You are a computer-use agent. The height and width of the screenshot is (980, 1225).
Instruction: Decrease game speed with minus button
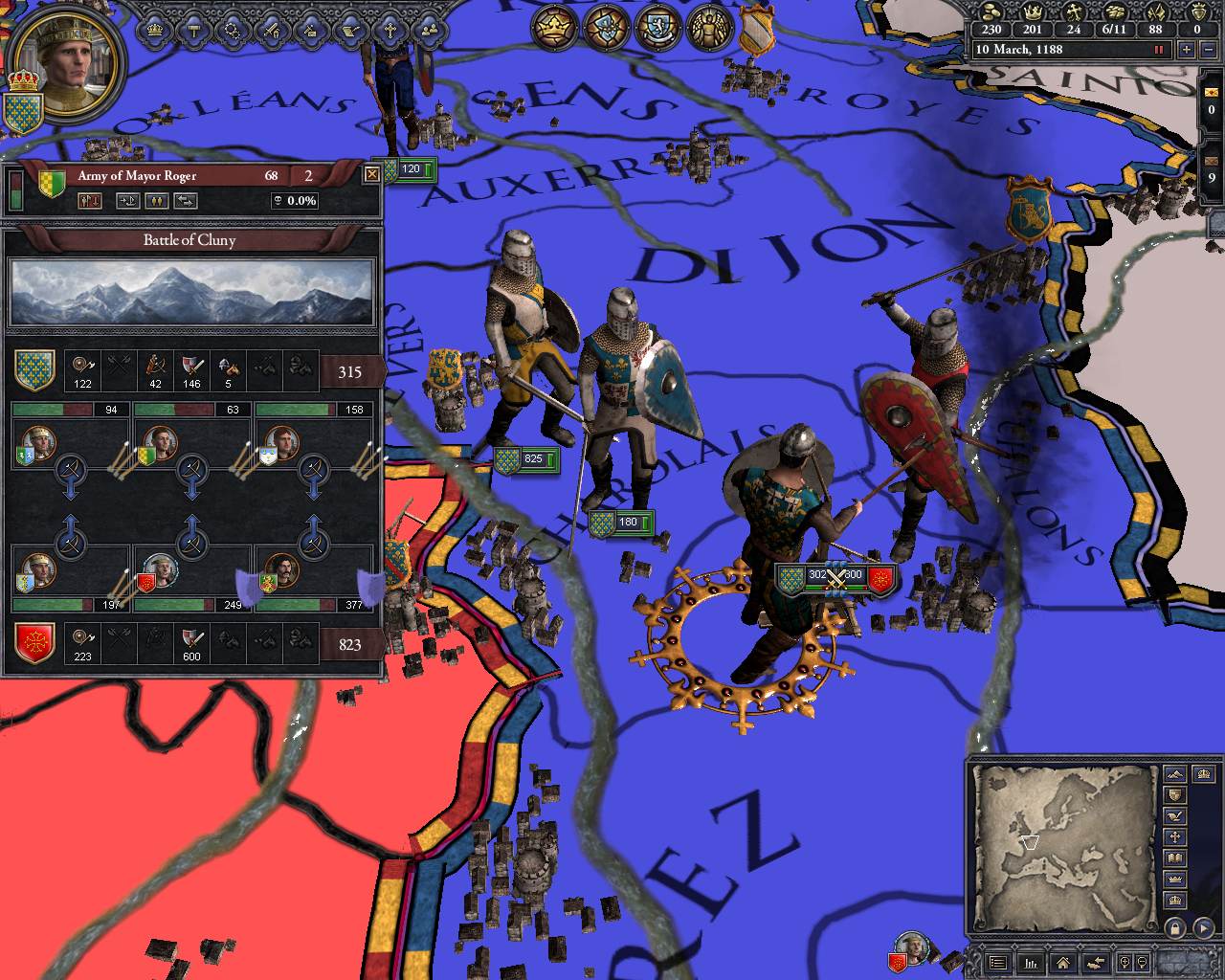pyautogui.click(x=1208, y=49)
